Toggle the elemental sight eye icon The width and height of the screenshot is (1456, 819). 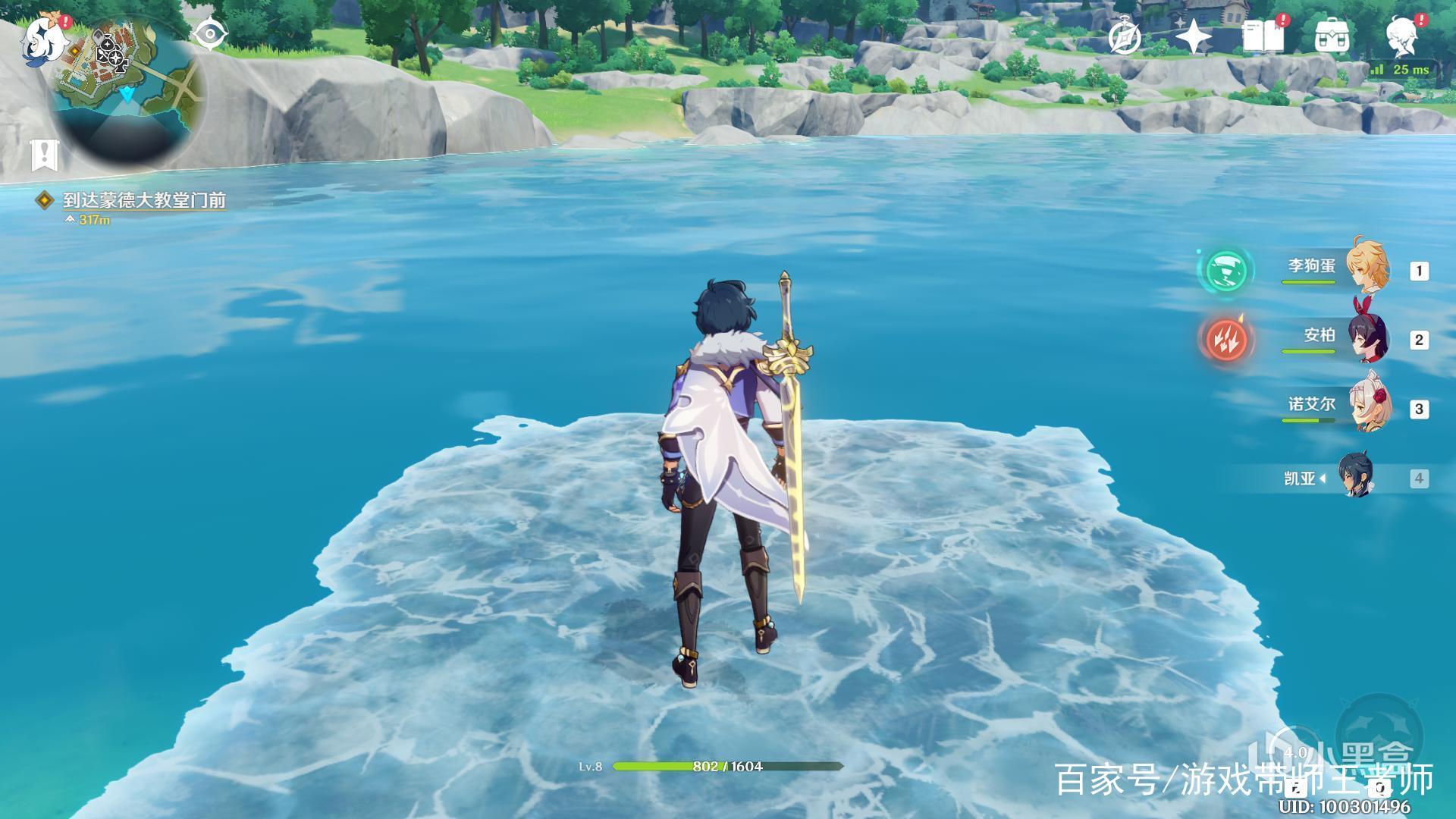(210, 35)
